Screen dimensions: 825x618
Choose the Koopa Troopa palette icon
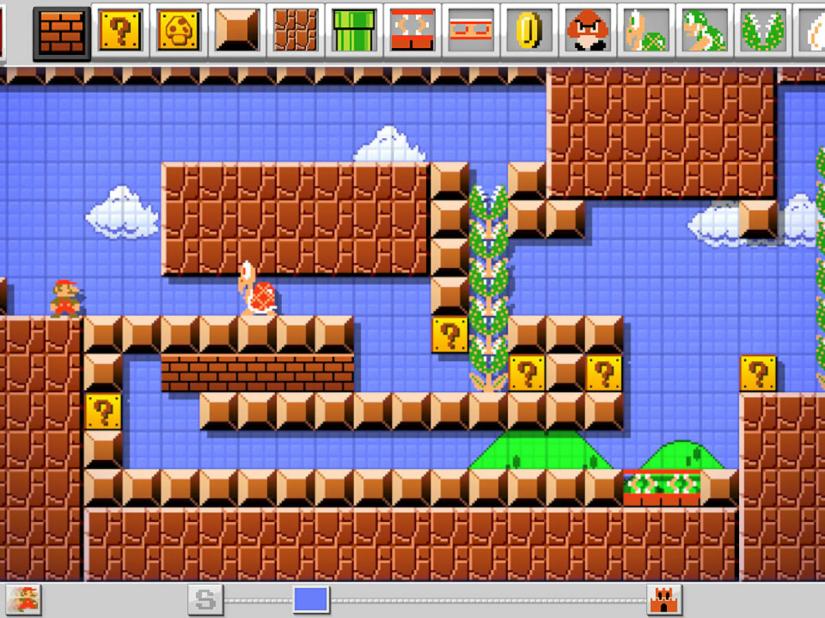(x=645, y=31)
